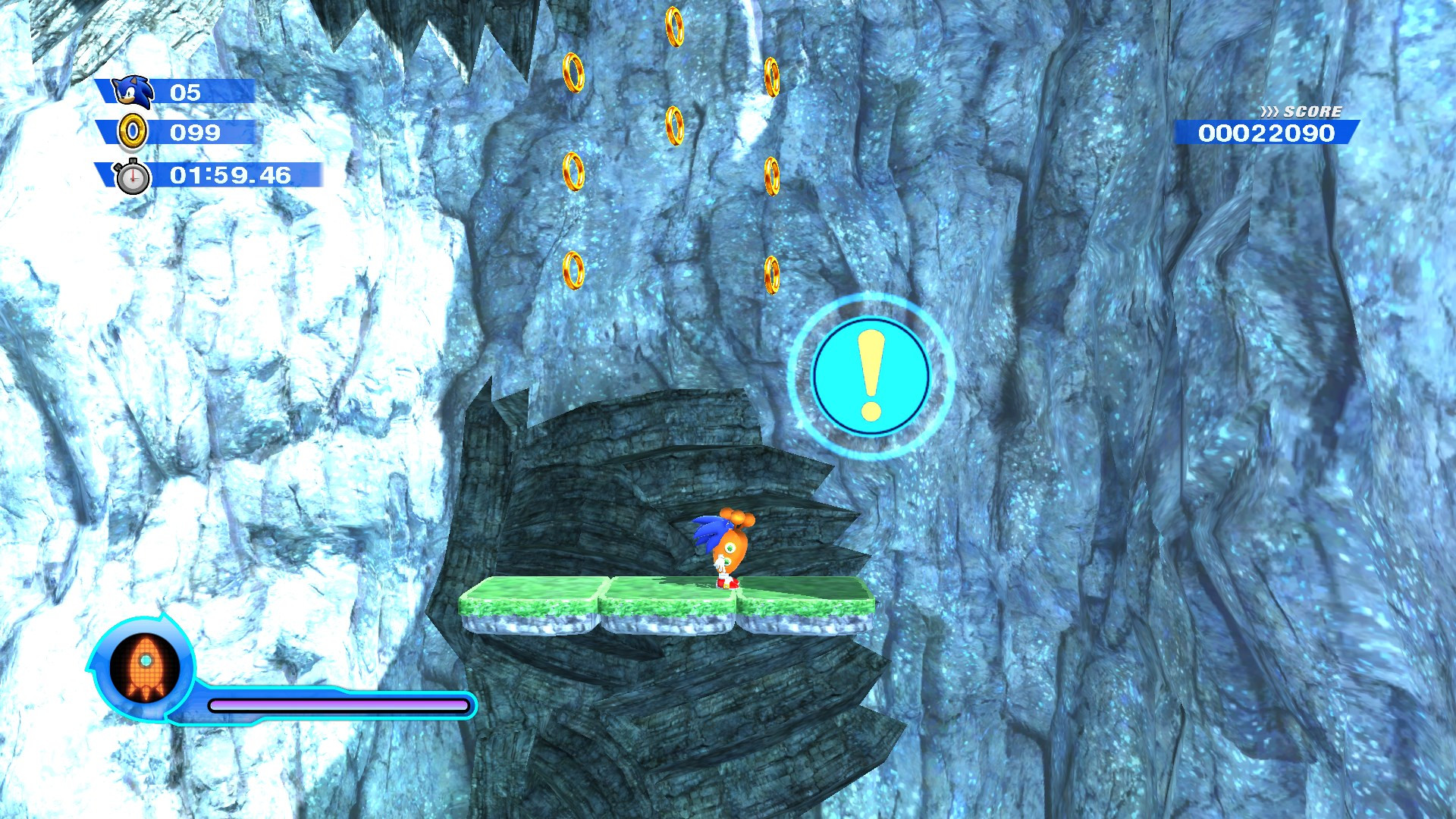Click the blue exclamation point hint marker
The width and height of the screenshot is (1456, 819).
click(872, 377)
